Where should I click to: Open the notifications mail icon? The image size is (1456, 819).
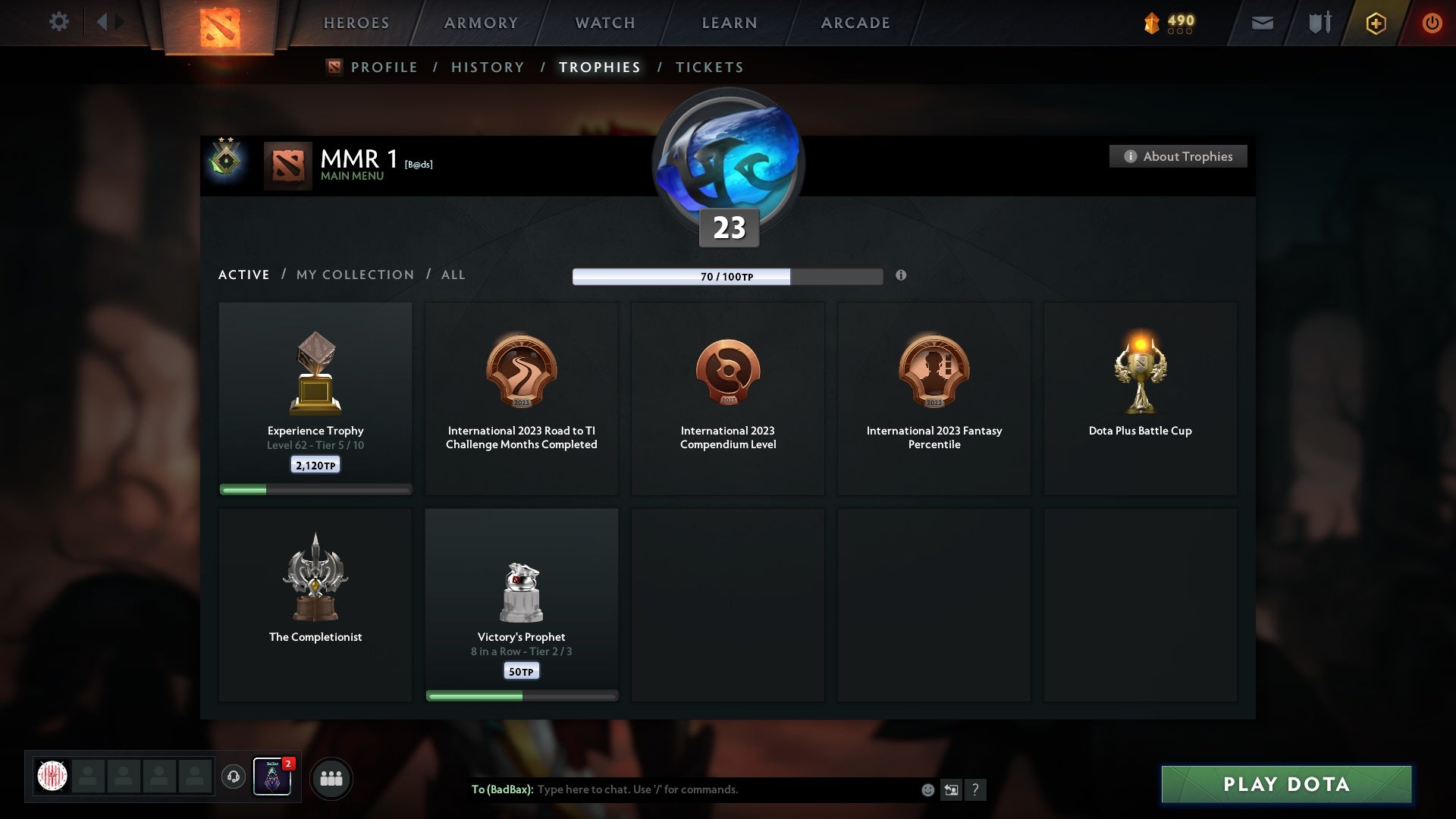pos(1262,23)
